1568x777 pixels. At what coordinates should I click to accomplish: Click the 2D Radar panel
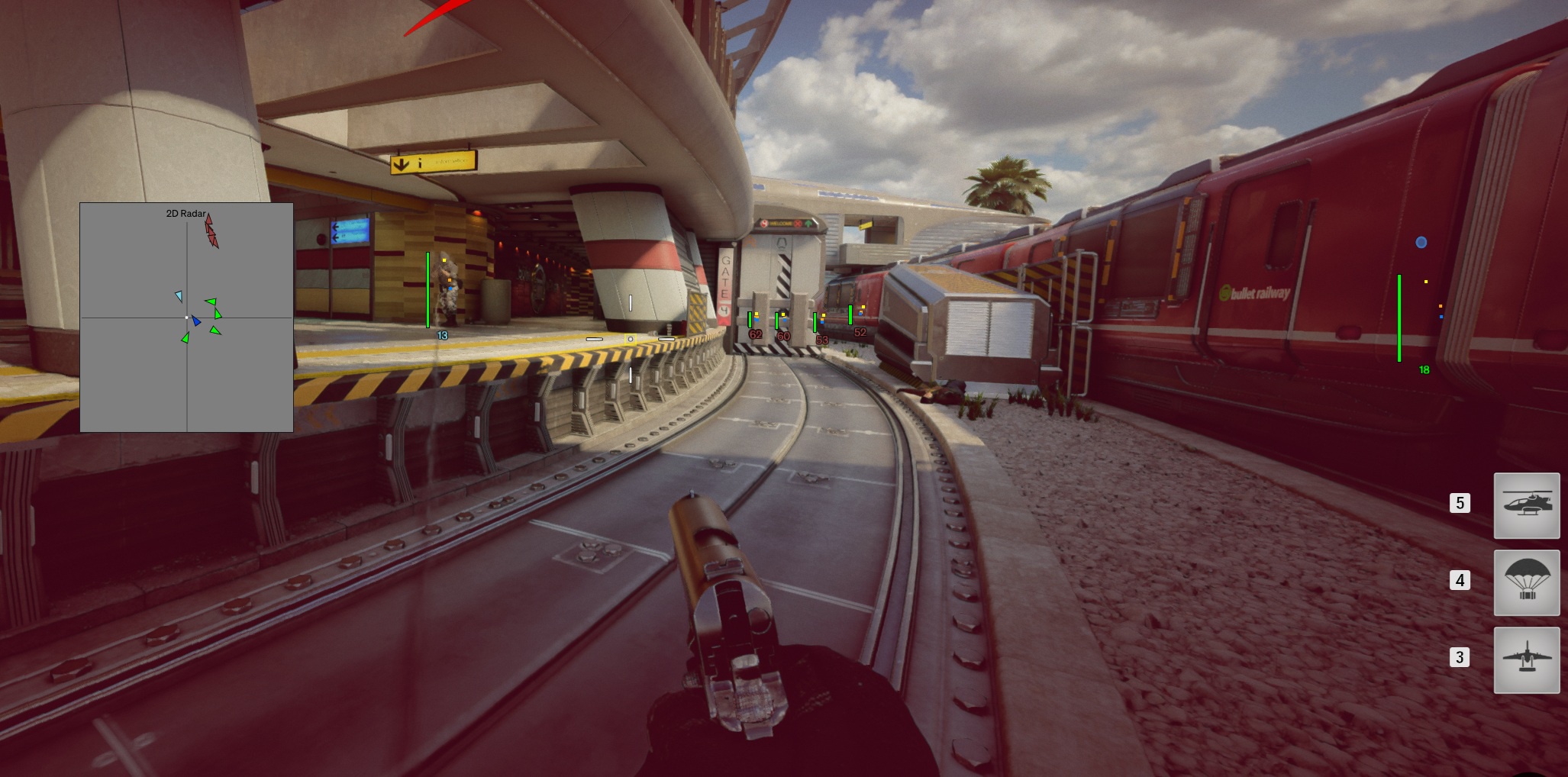point(186,317)
